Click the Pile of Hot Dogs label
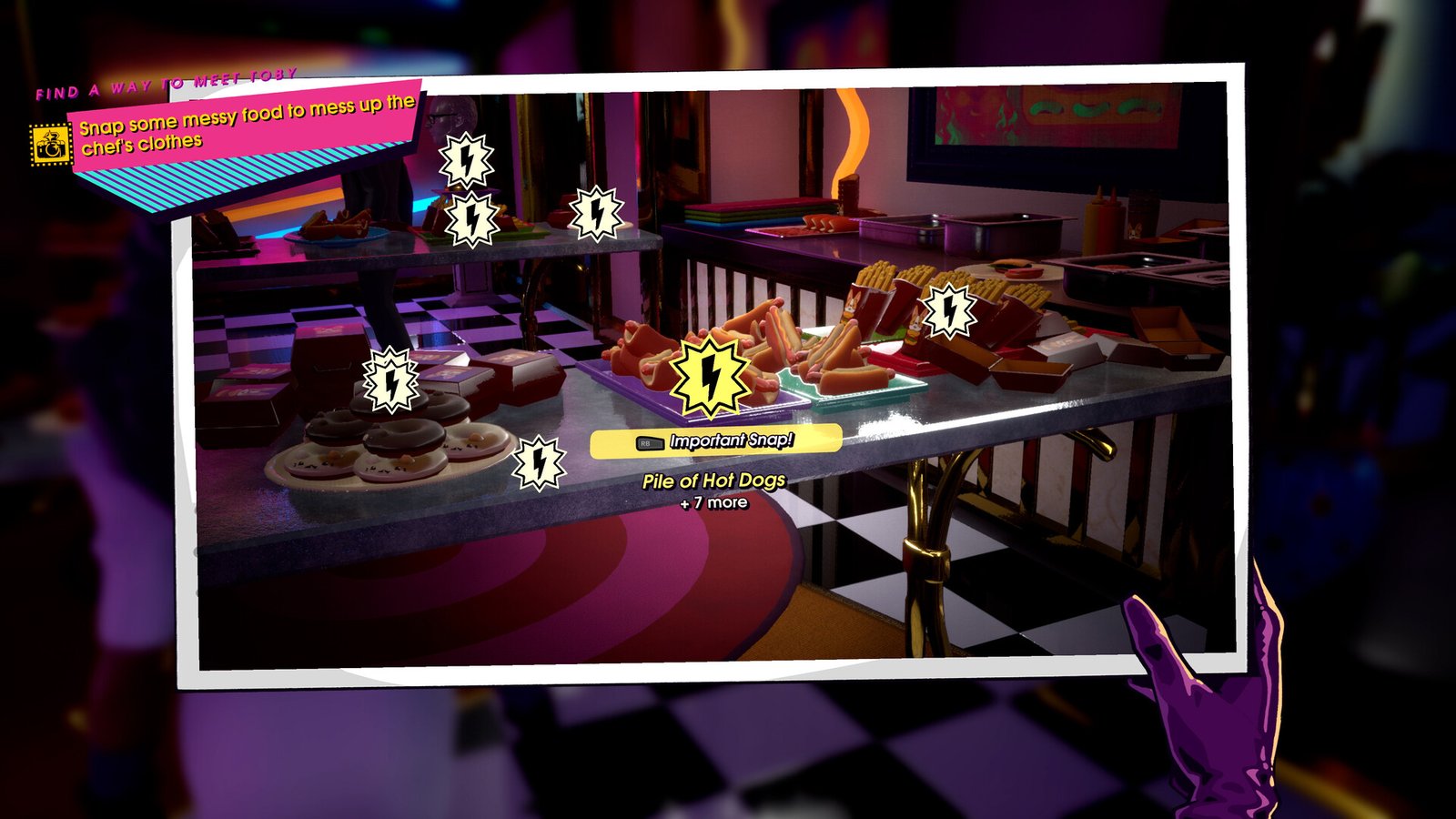The image size is (1456, 819). (713, 480)
